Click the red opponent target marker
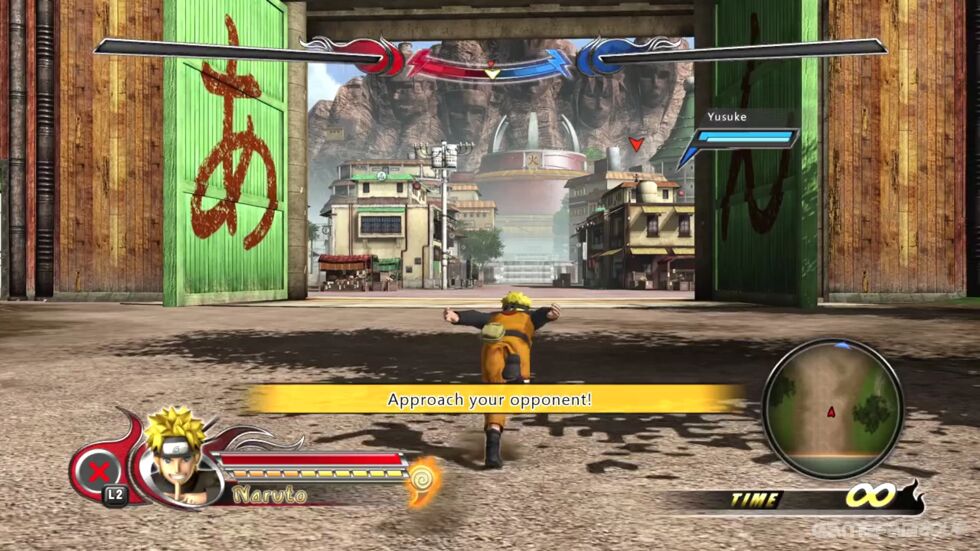Viewport: 980px width, 551px height. (635, 144)
